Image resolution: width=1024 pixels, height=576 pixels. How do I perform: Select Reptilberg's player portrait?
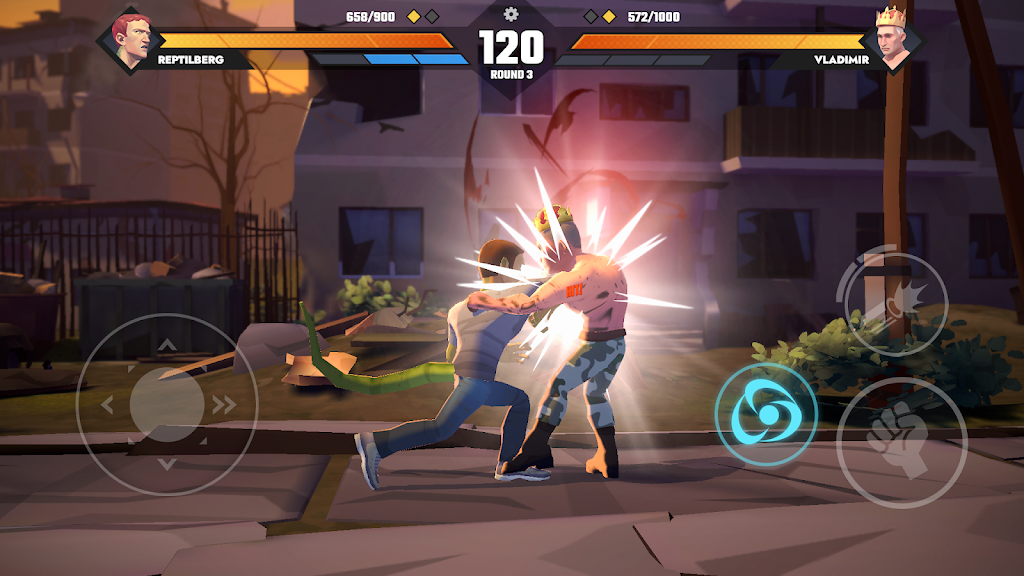click(x=131, y=41)
